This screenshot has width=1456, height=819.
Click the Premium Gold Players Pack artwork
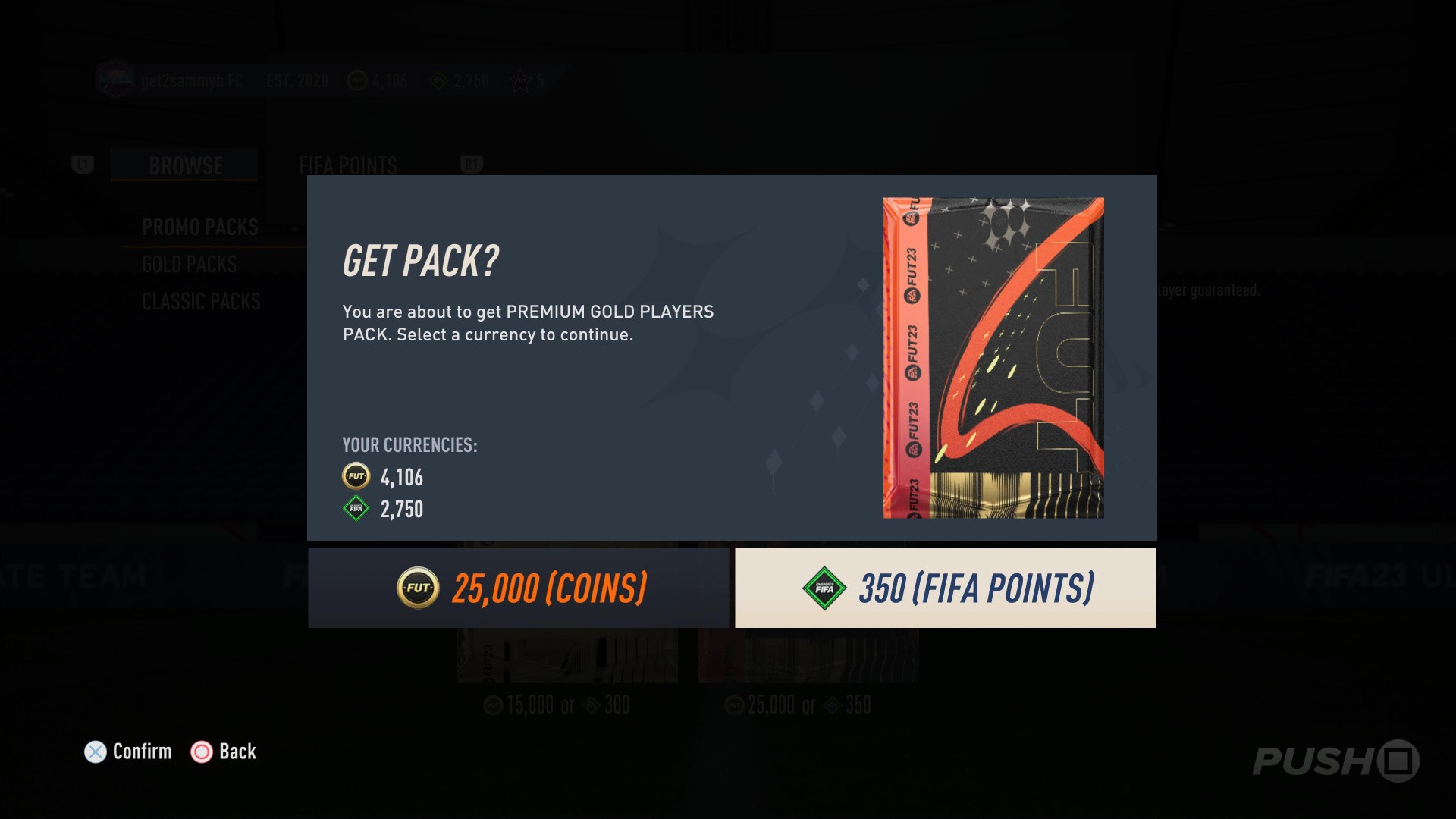(992, 356)
